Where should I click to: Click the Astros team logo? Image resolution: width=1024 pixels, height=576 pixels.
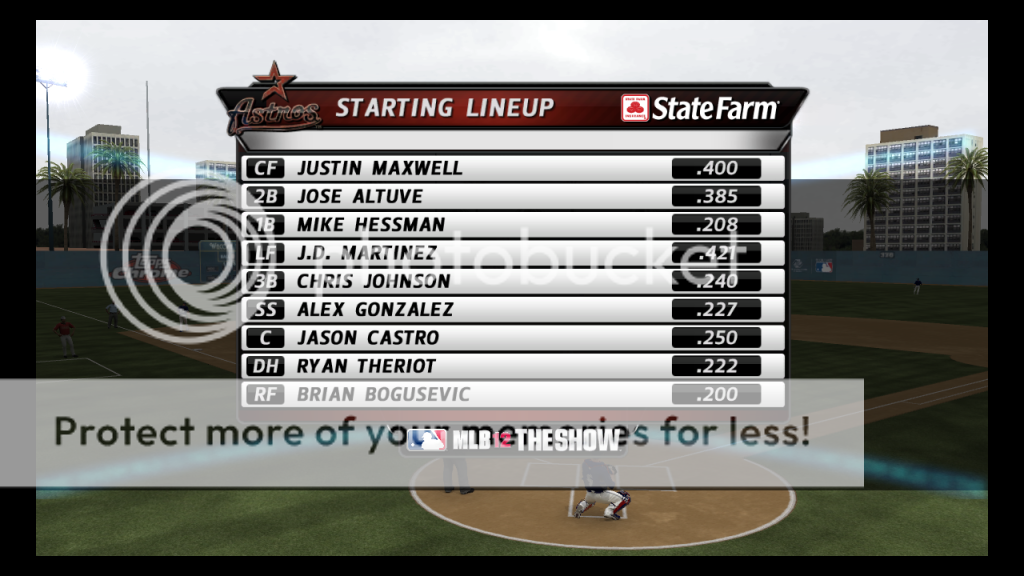pyautogui.click(x=273, y=102)
